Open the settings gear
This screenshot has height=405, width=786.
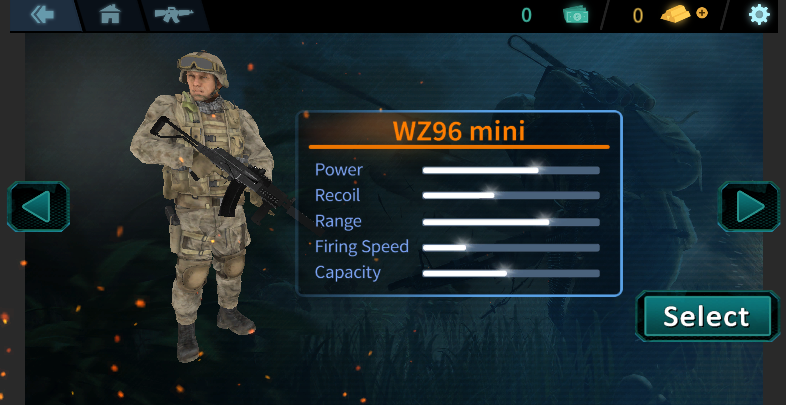pos(760,15)
